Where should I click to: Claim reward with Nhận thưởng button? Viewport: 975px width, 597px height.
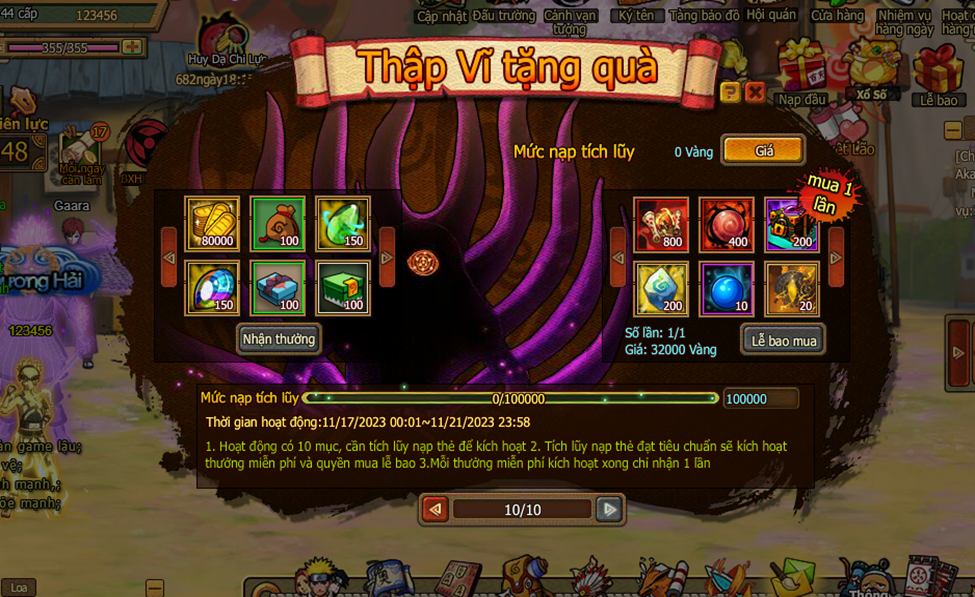coord(279,339)
